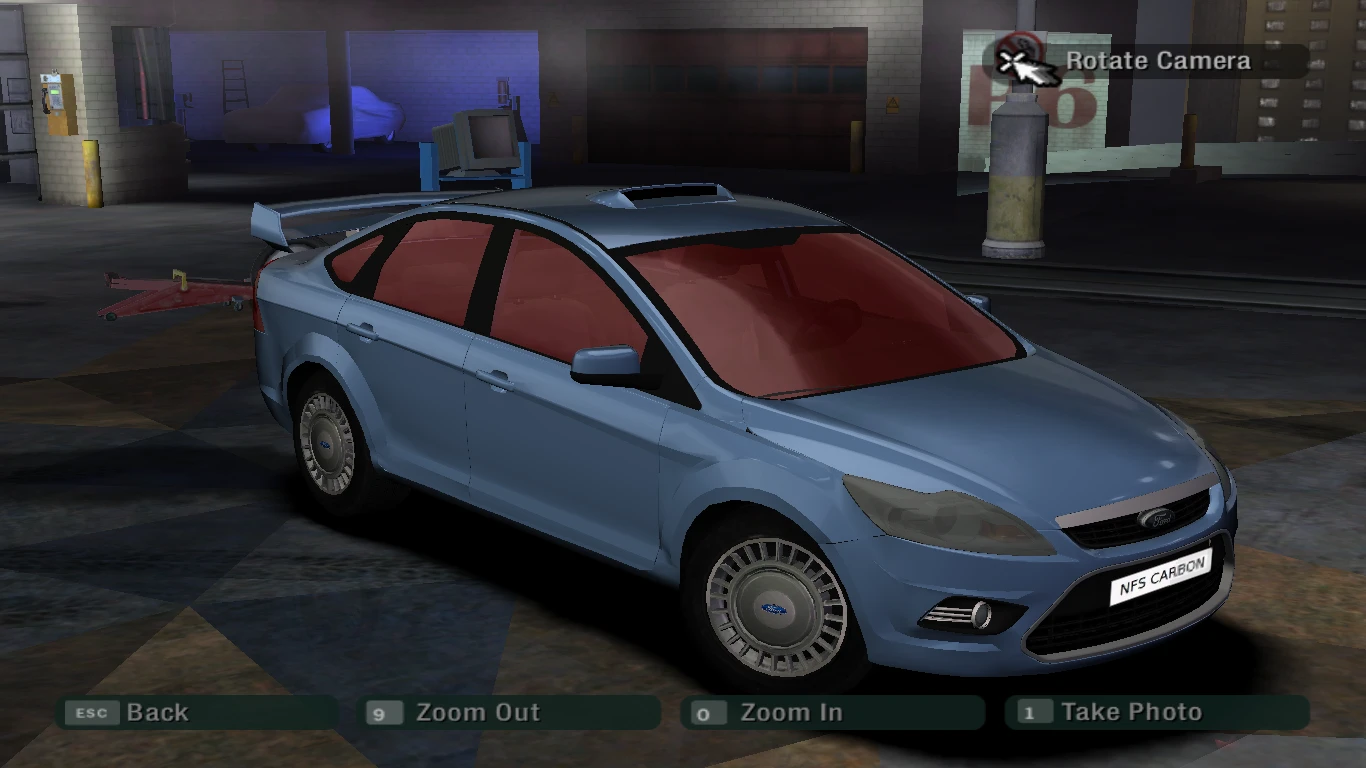The width and height of the screenshot is (1366, 768).
Task: Activate the Zoom In control
Action: coord(790,712)
